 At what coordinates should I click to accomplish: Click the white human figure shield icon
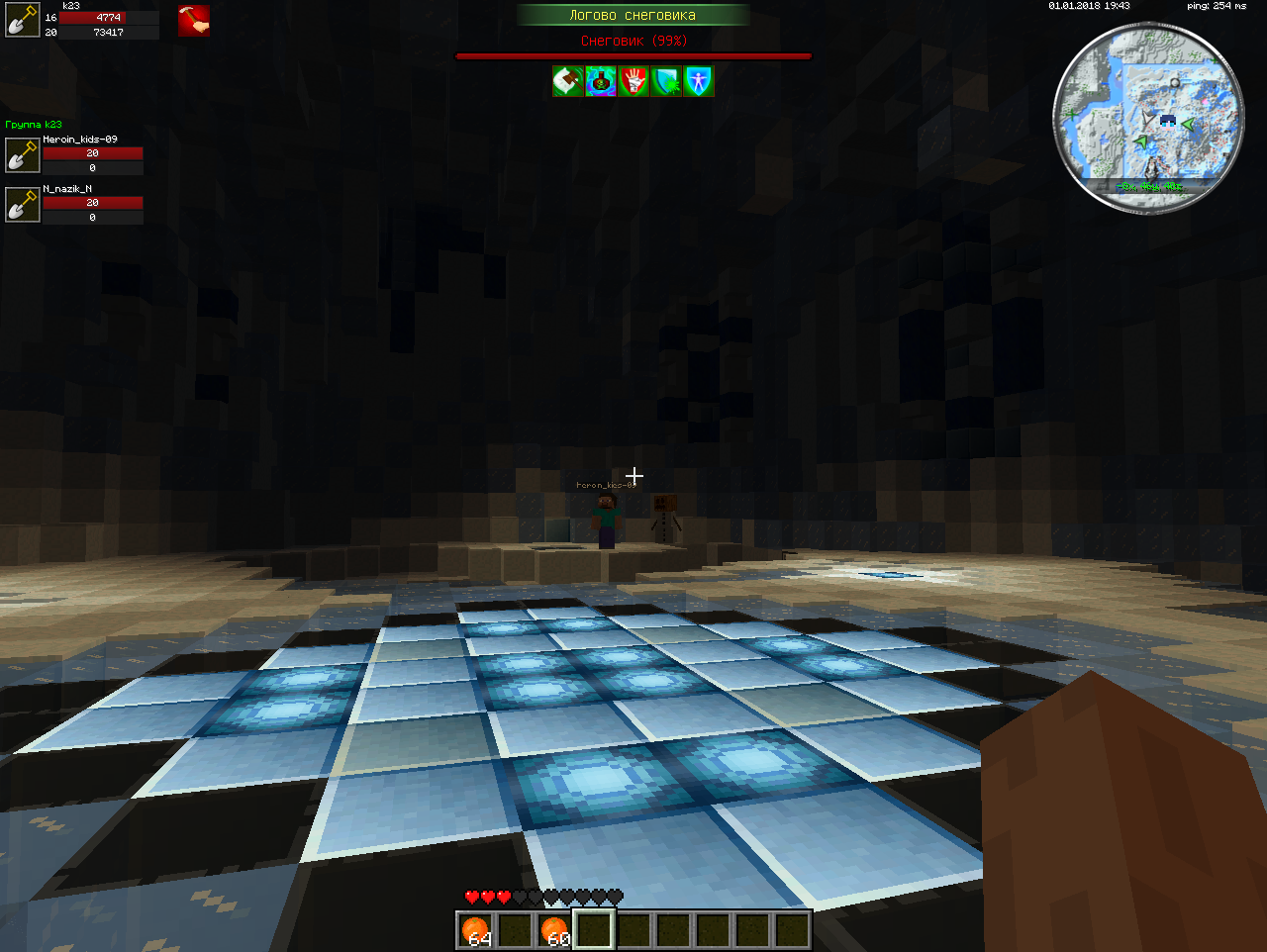click(699, 81)
